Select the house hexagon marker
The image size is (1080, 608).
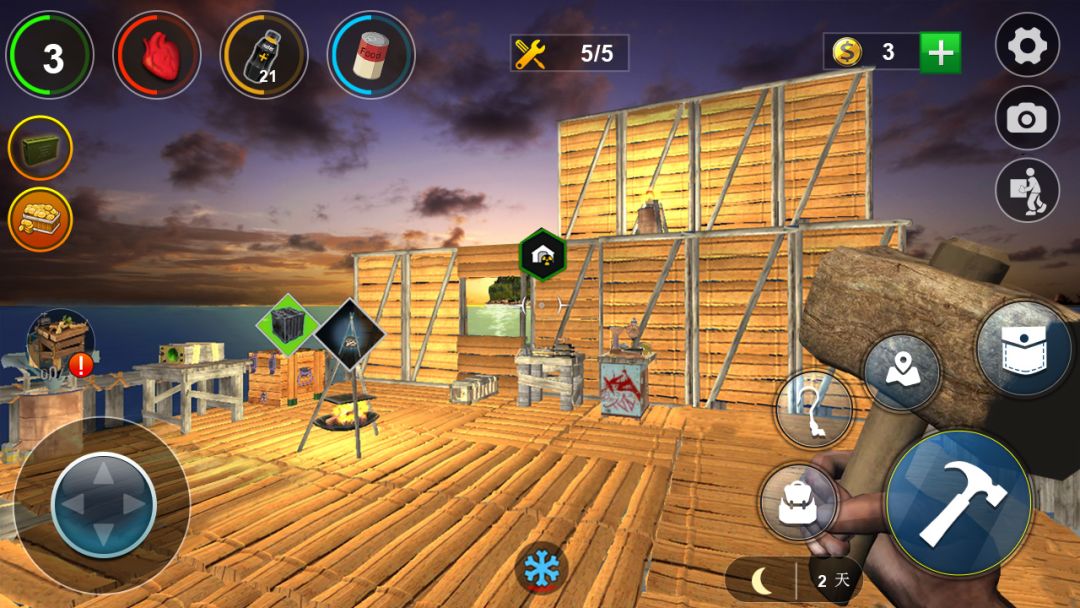point(543,256)
